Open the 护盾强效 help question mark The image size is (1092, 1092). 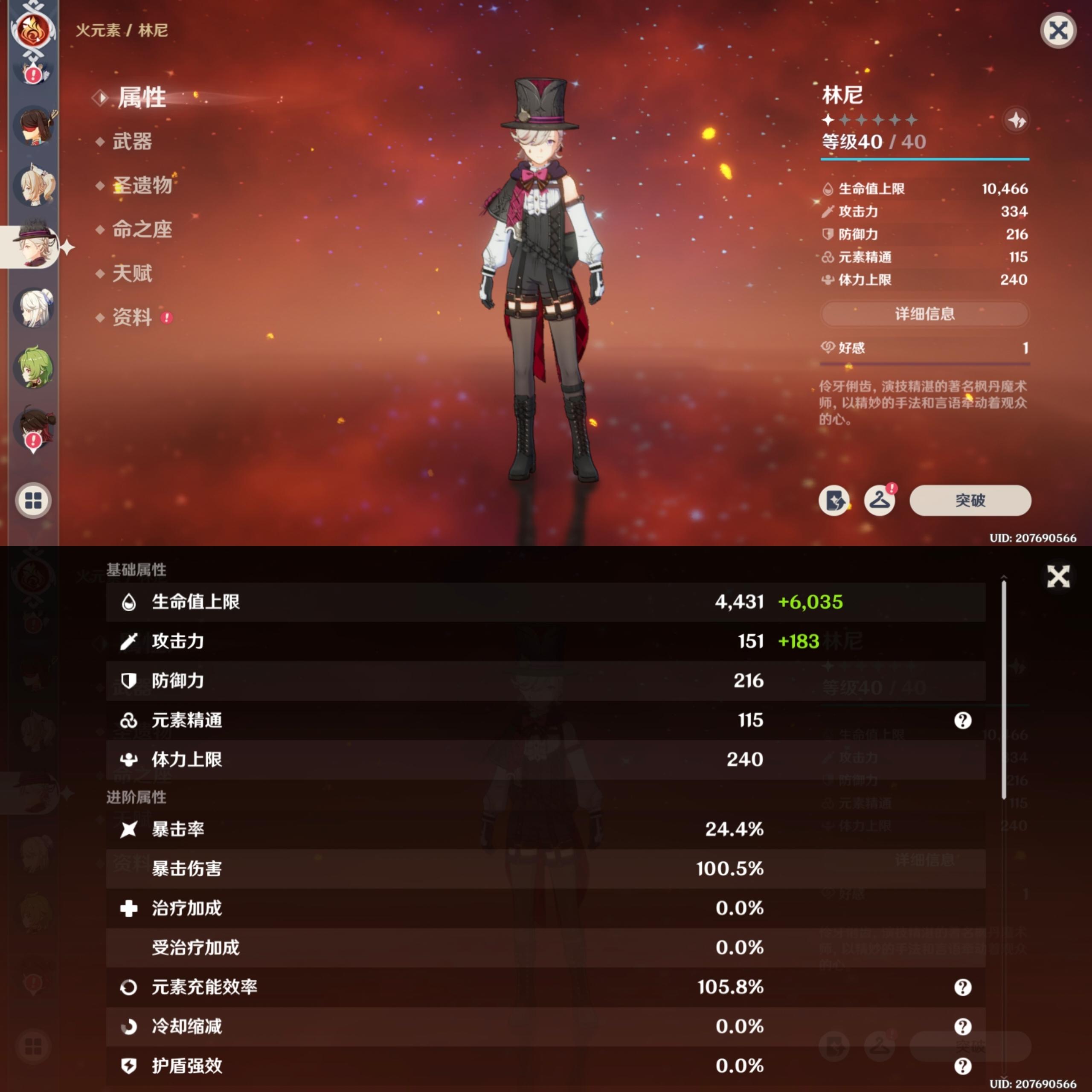pyautogui.click(x=963, y=1066)
